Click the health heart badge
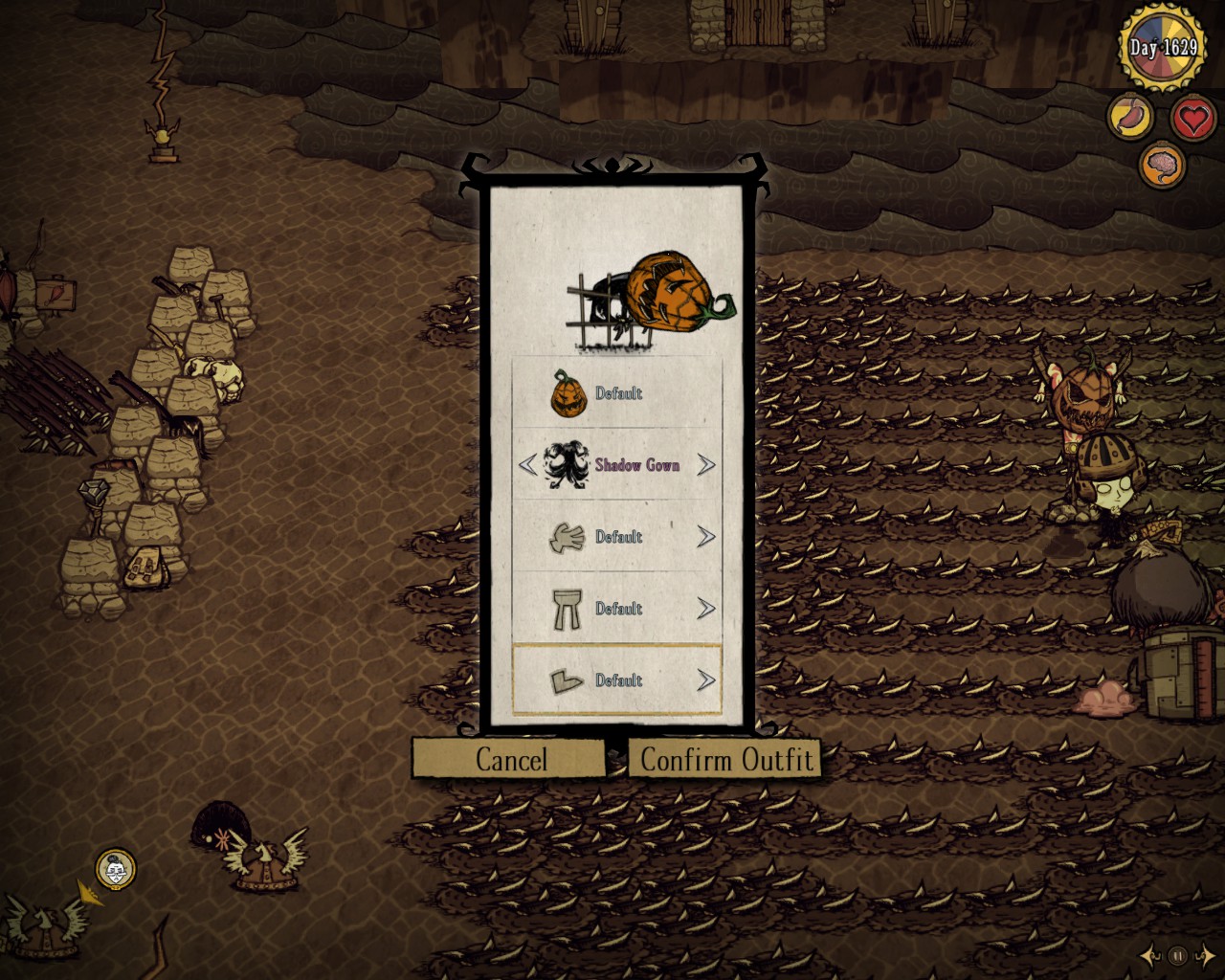 1192,119
